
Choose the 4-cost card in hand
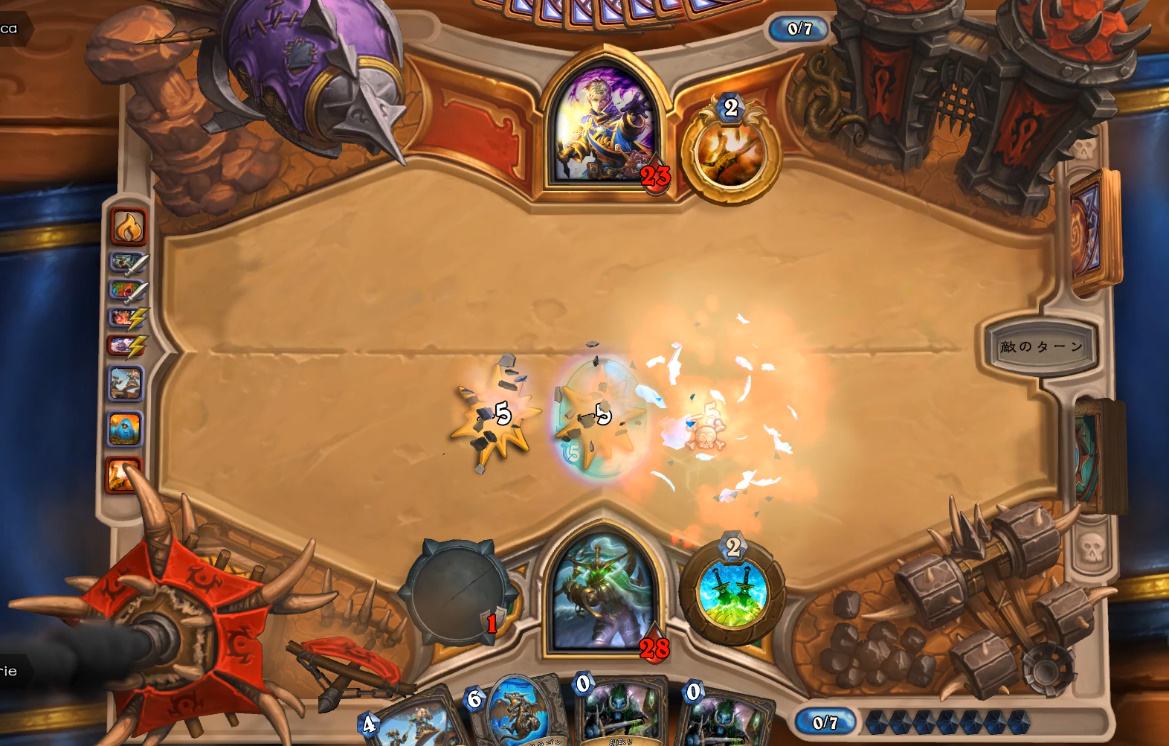(x=410, y=722)
